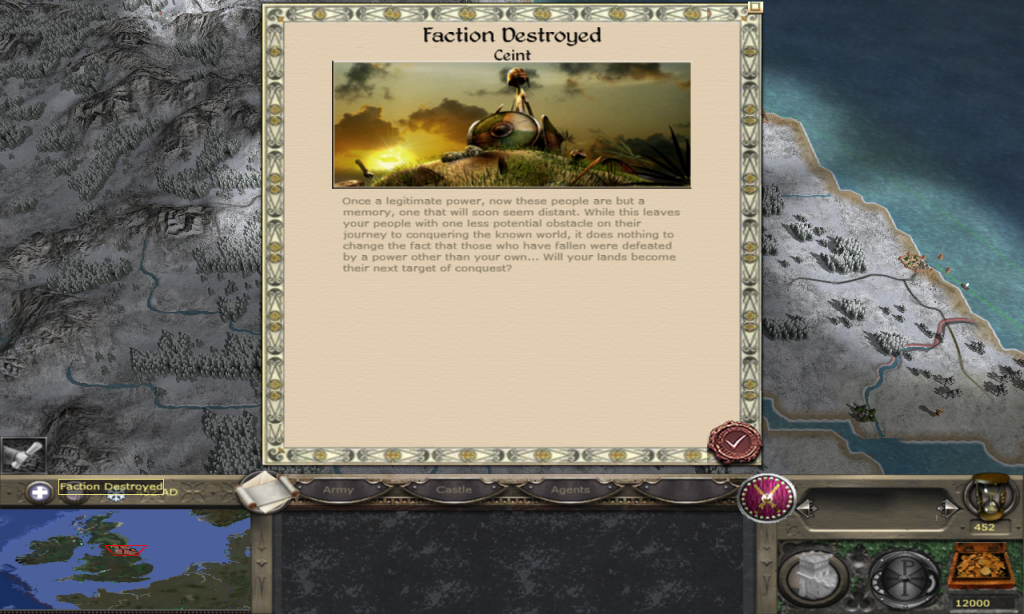Open the crossed scrolls event notification icon
This screenshot has height=614, width=1024.
tap(22, 455)
